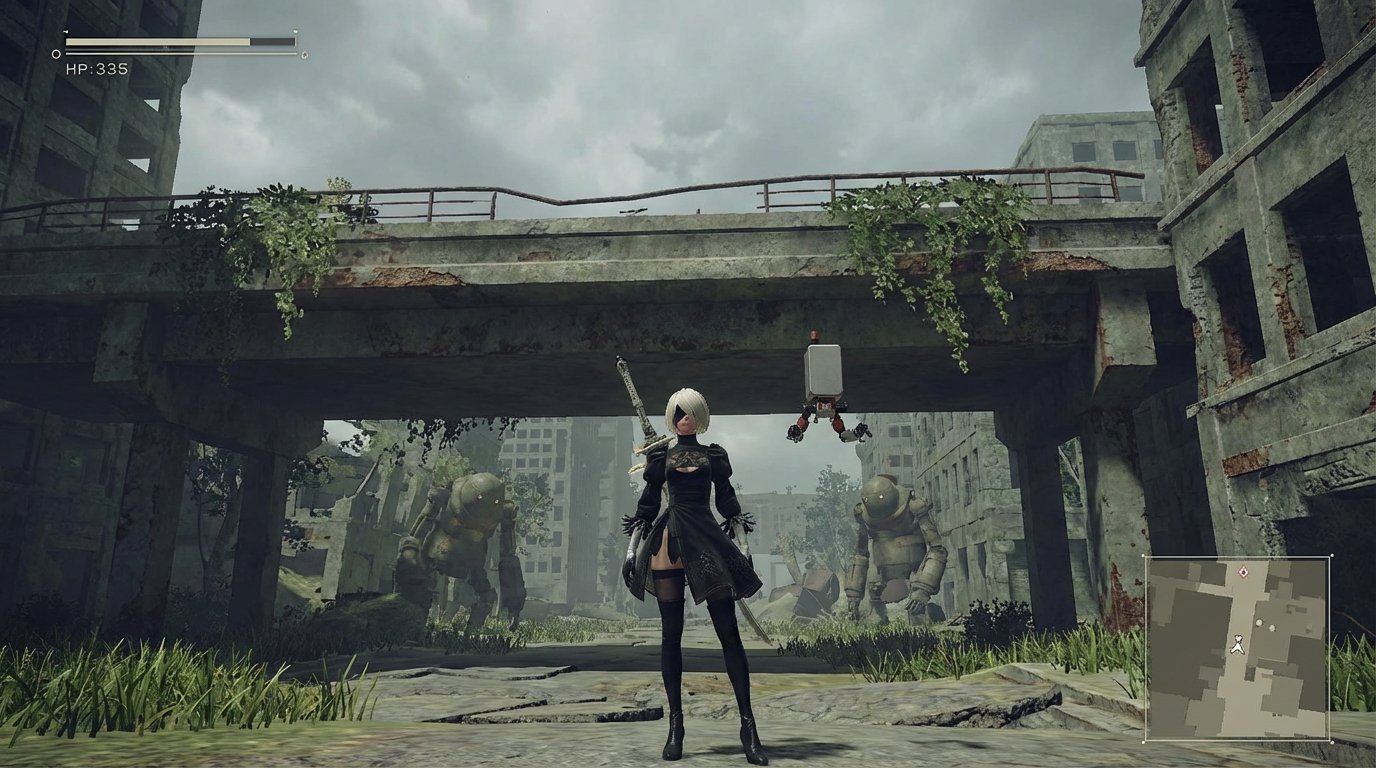Click the filled portion of the HP bar

coord(150,41)
